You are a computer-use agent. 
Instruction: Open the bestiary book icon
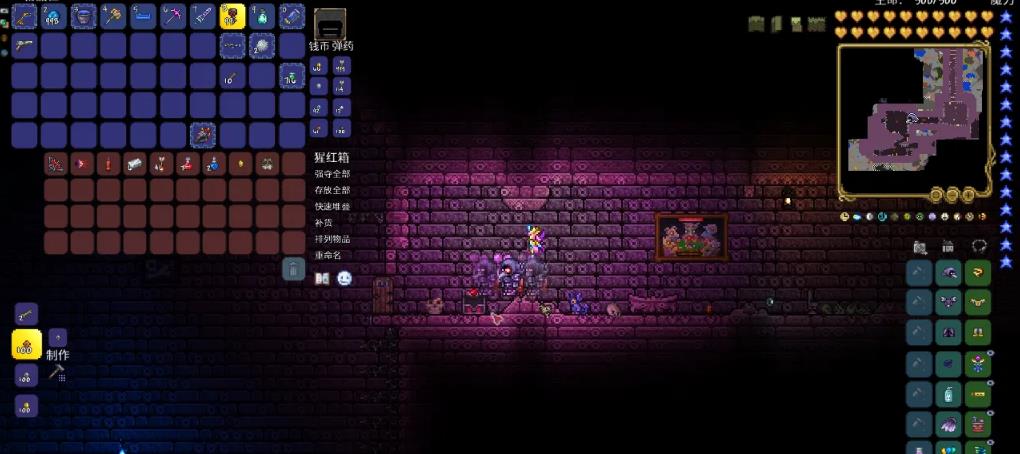pyautogui.click(x=322, y=278)
